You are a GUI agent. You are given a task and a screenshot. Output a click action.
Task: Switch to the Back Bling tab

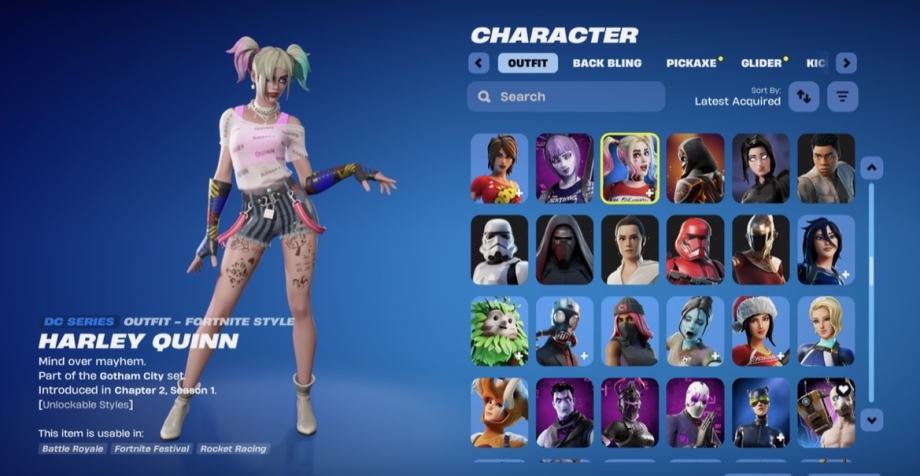pos(607,63)
